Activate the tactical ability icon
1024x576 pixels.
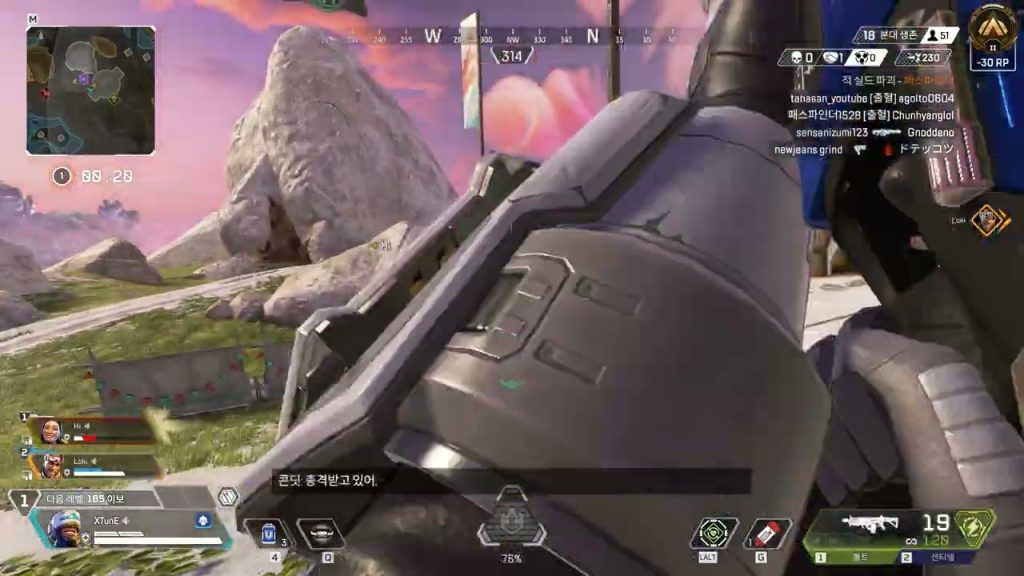pyautogui.click(x=320, y=535)
